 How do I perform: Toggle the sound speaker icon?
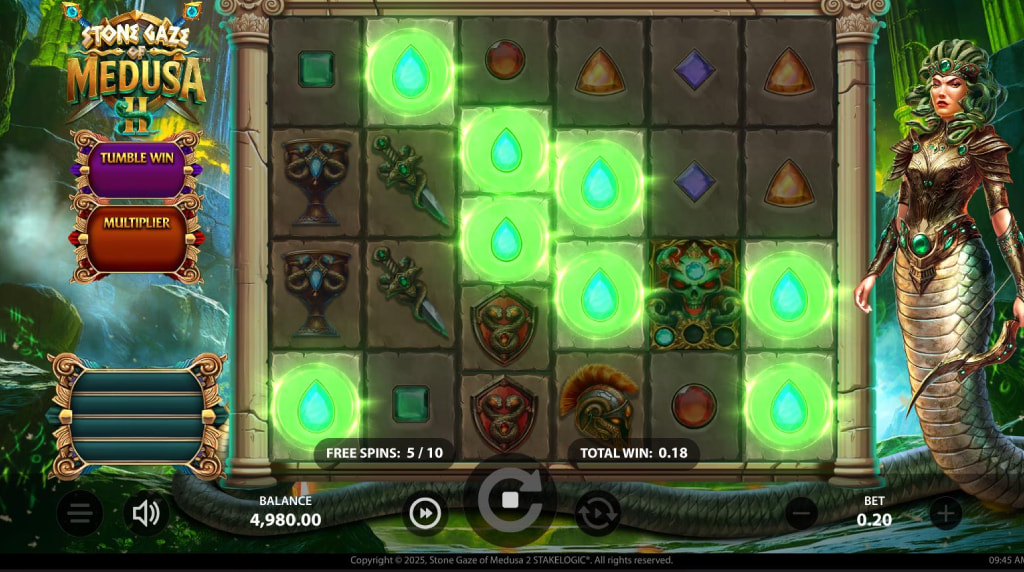tap(146, 514)
